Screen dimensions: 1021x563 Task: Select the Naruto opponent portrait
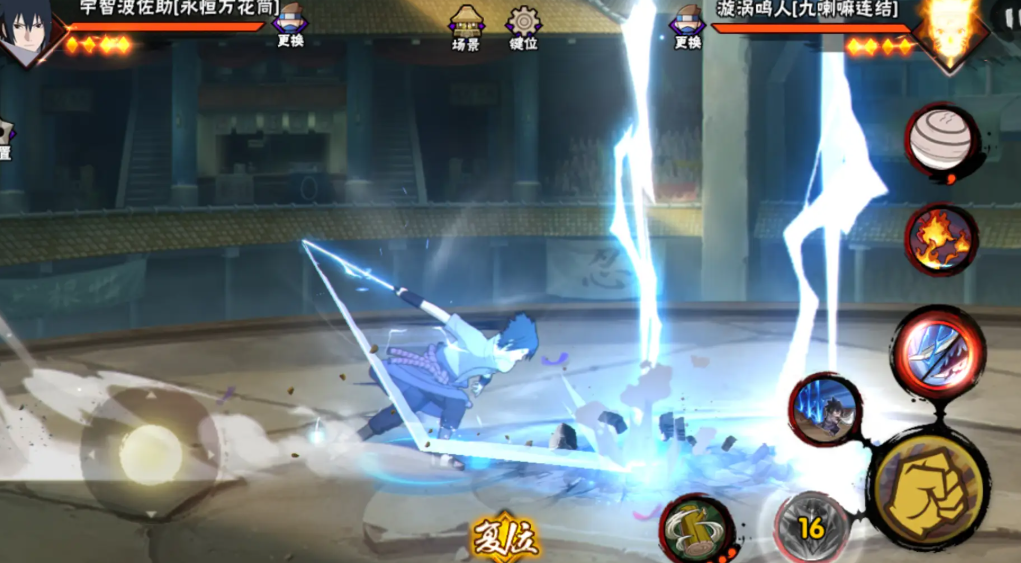tap(950, 30)
